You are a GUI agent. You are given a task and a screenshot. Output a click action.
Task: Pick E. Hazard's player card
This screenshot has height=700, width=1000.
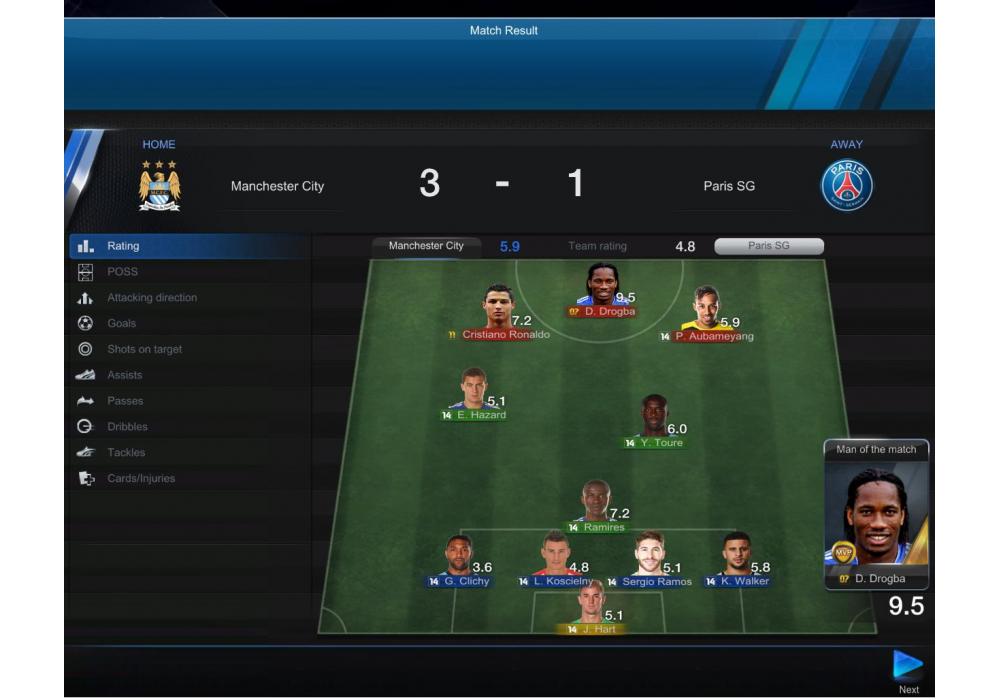tap(475, 393)
